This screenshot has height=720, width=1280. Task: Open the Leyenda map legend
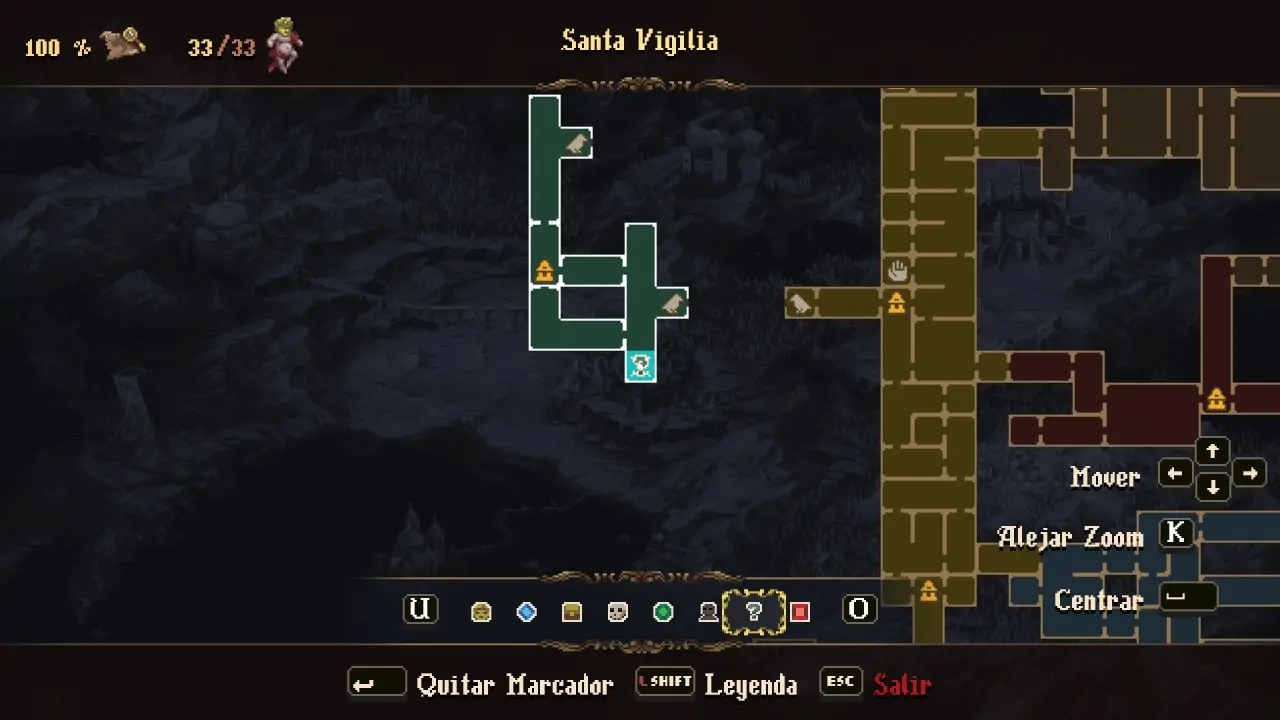(x=750, y=685)
